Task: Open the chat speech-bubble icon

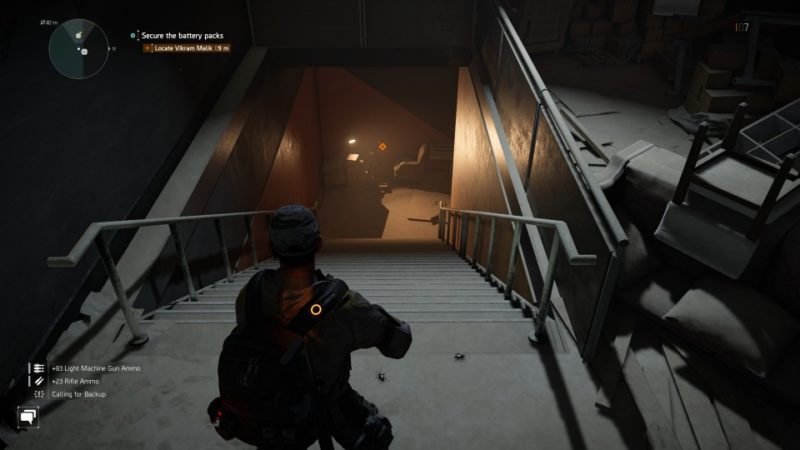Action: (27, 417)
